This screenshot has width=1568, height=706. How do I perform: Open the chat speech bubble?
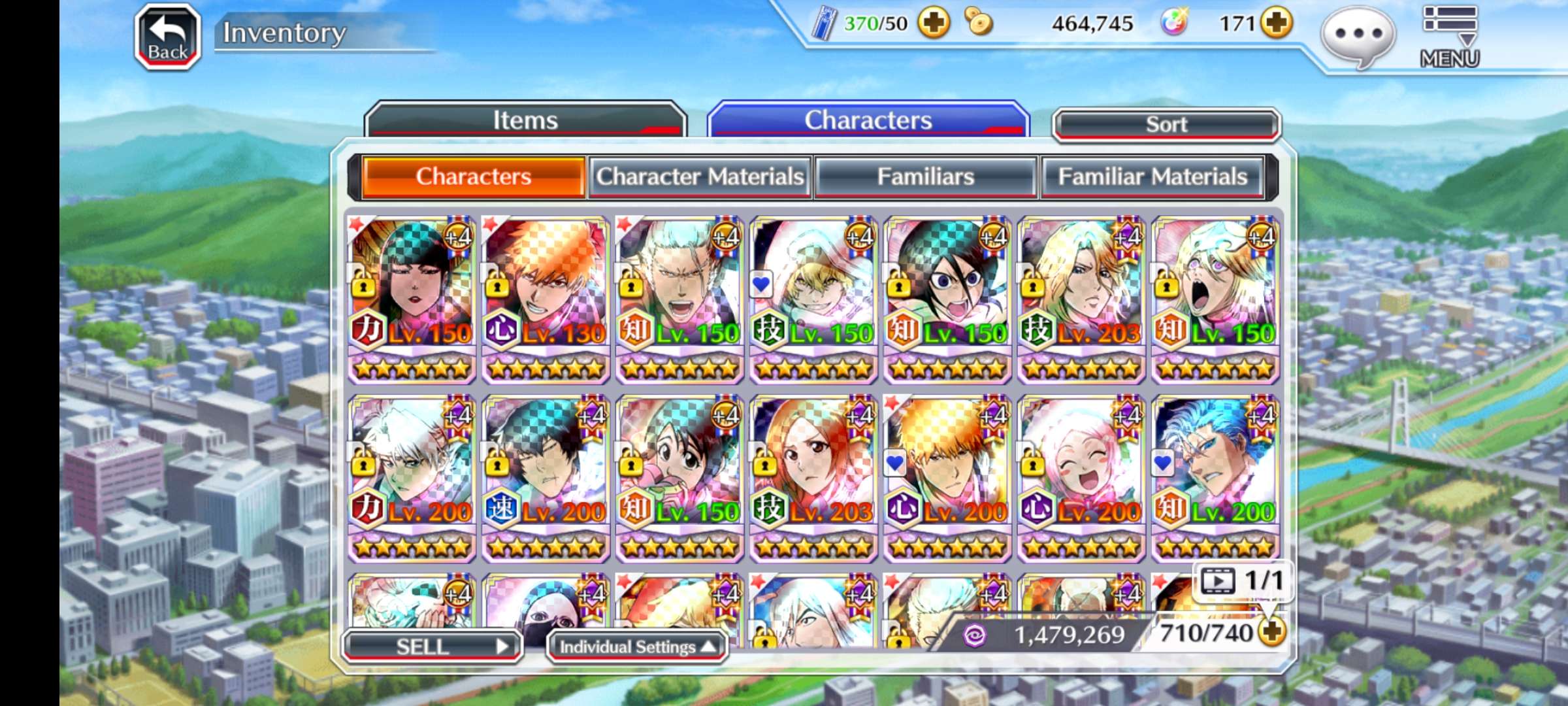coord(1358,37)
